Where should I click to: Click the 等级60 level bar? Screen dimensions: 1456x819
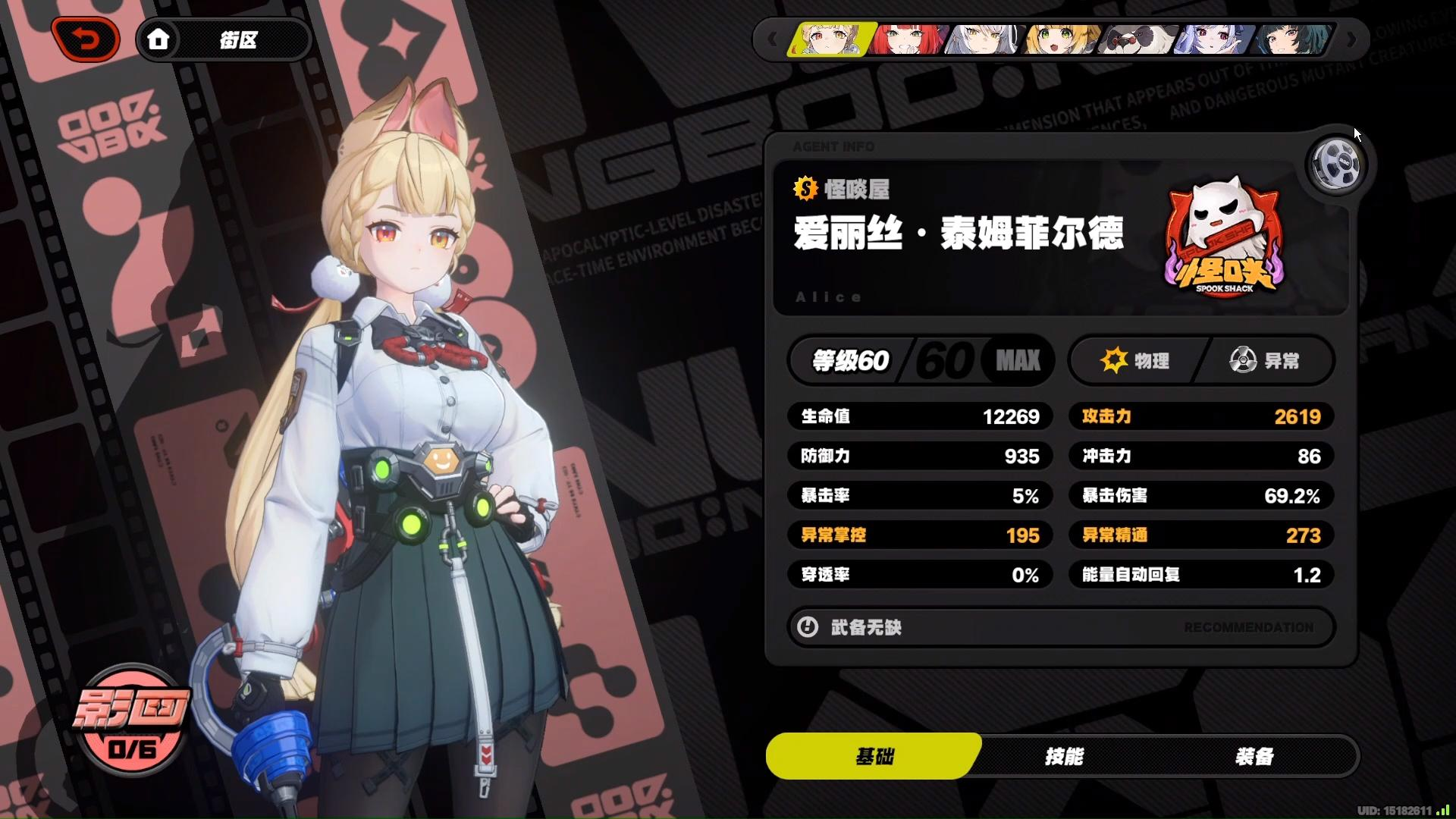(921, 360)
